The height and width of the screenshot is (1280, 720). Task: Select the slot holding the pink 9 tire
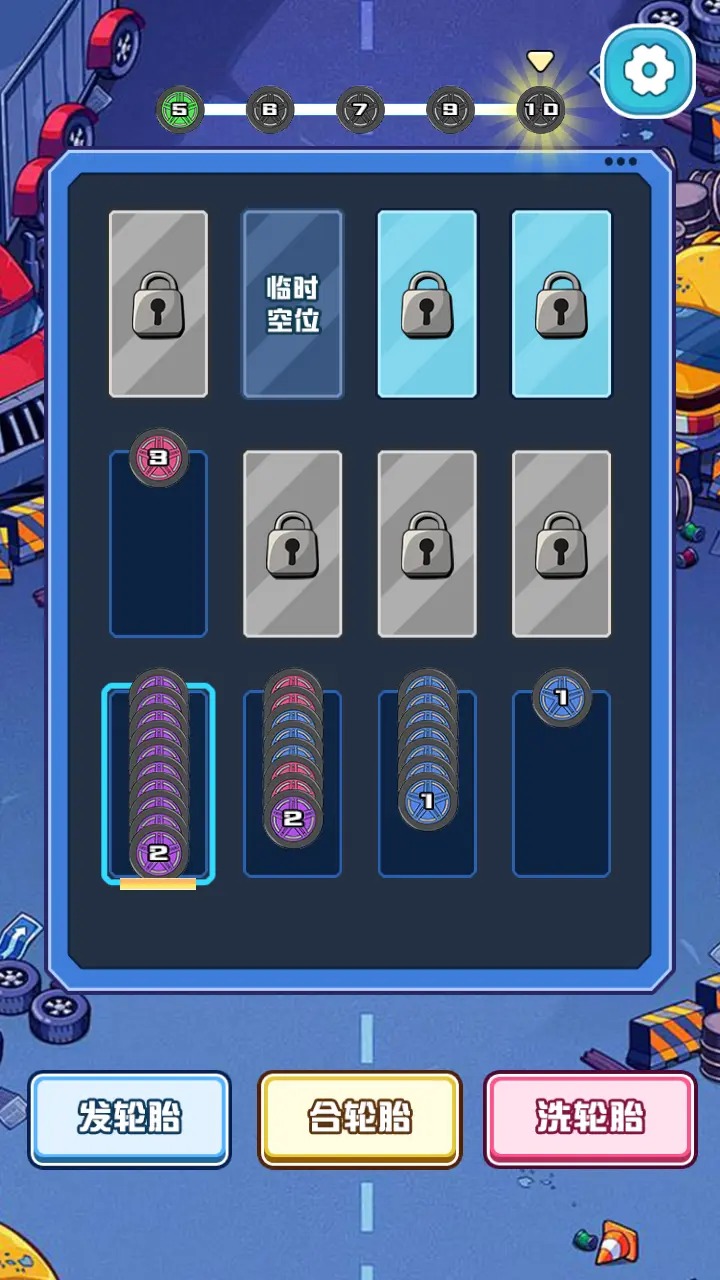(158, 545)
